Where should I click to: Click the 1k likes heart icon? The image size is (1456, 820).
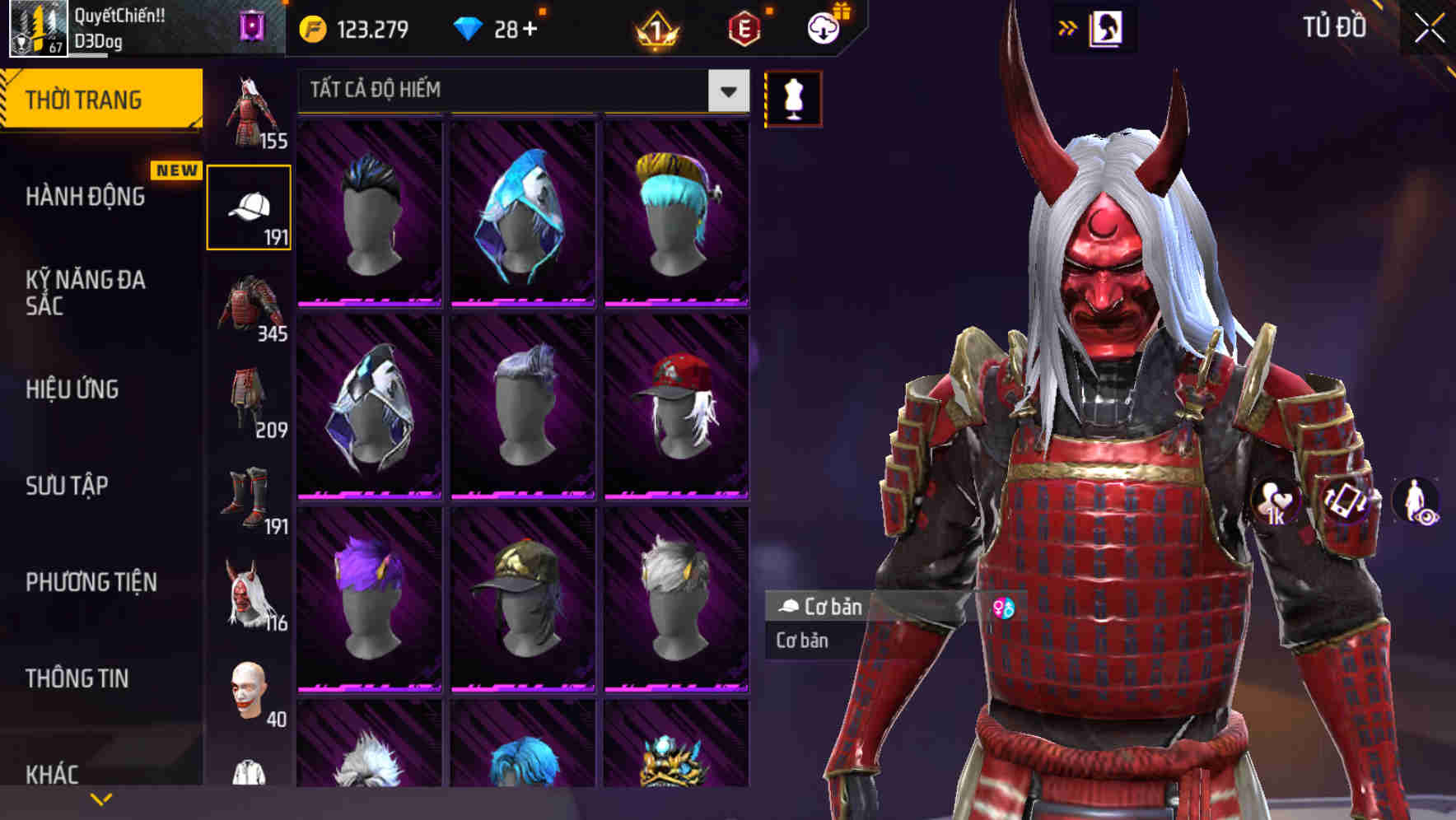coord(1275,498)
